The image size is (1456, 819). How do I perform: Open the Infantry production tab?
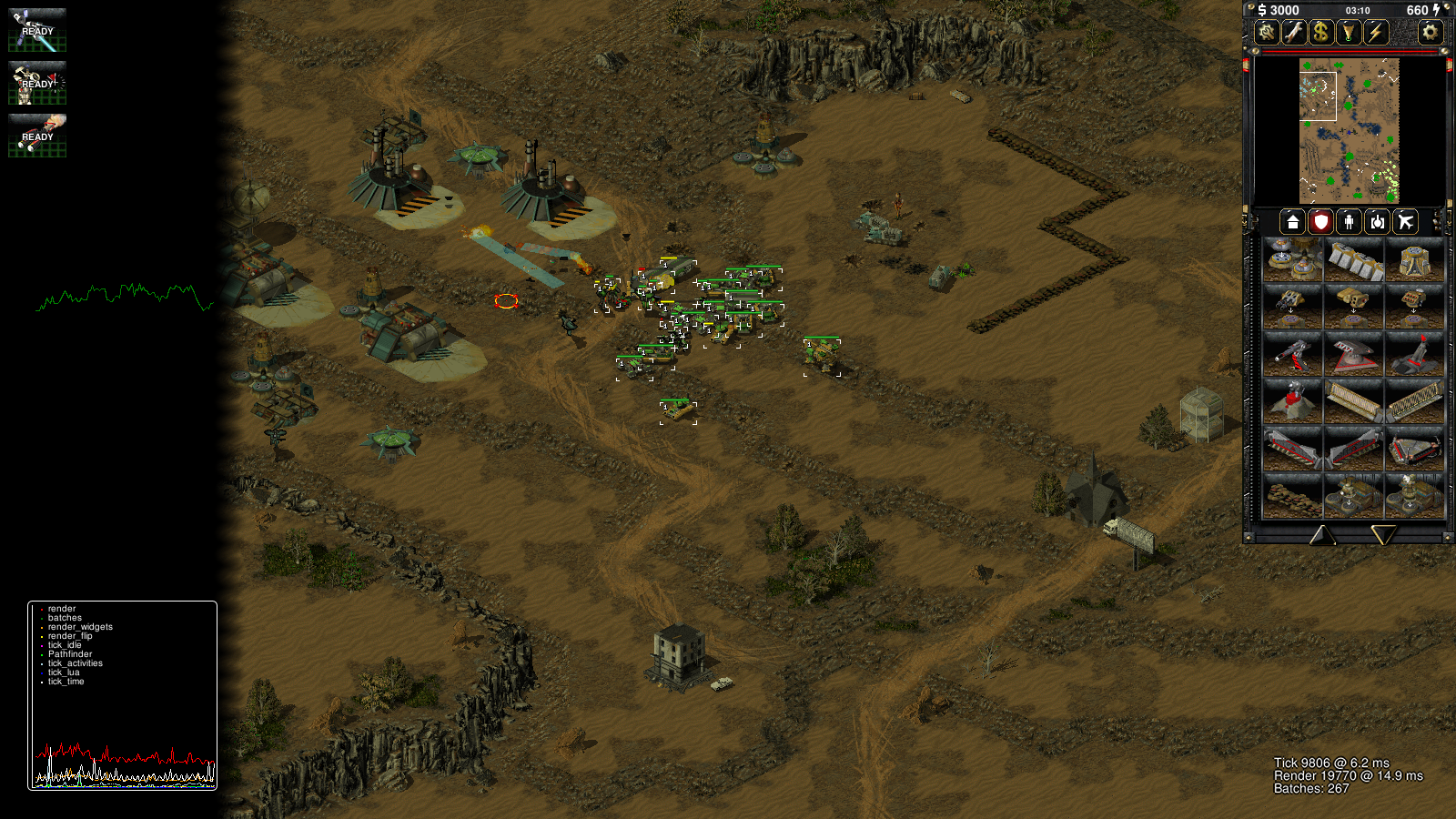[x=1349, y=221]
